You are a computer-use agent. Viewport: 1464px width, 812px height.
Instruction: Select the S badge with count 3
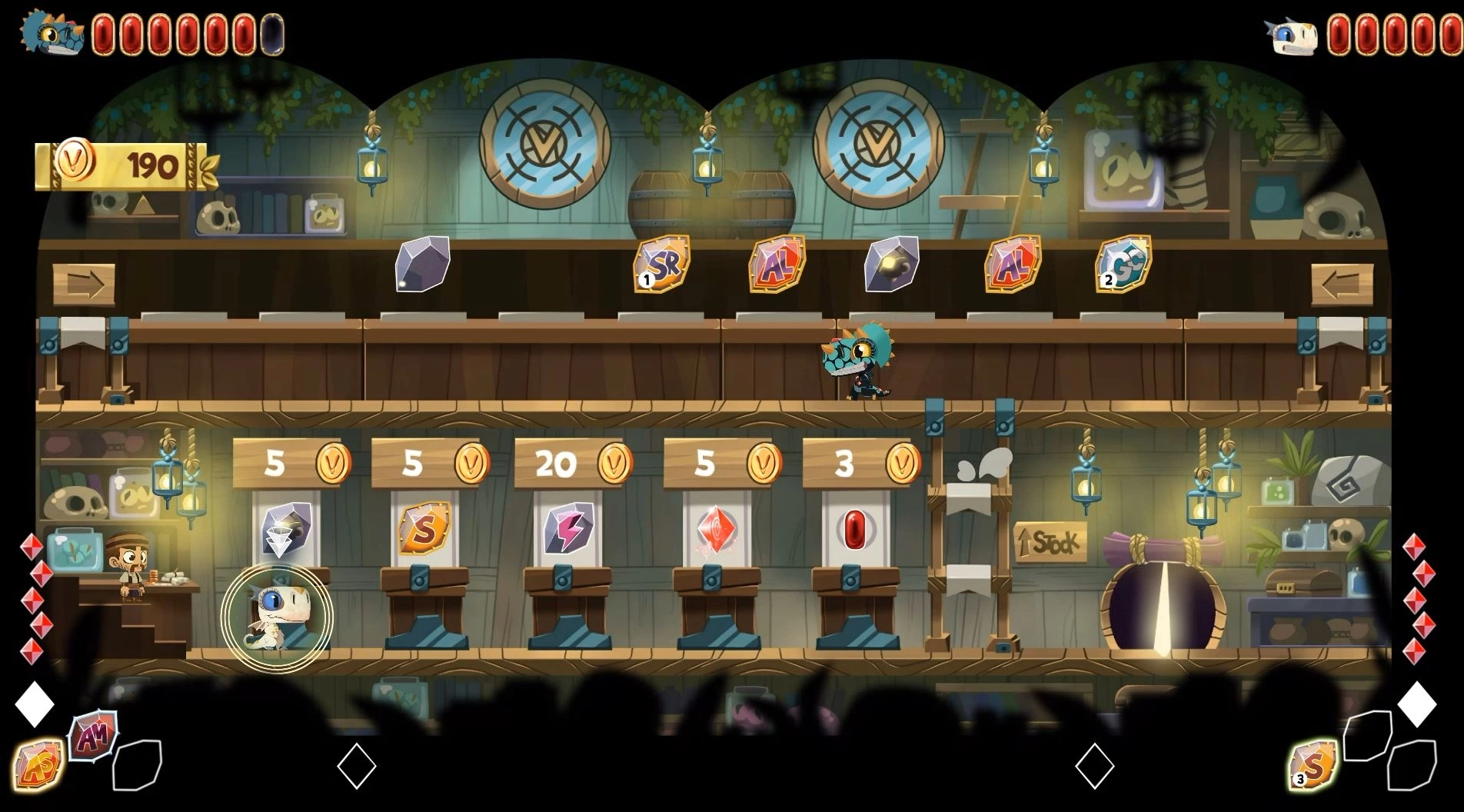pos(1313,764)
